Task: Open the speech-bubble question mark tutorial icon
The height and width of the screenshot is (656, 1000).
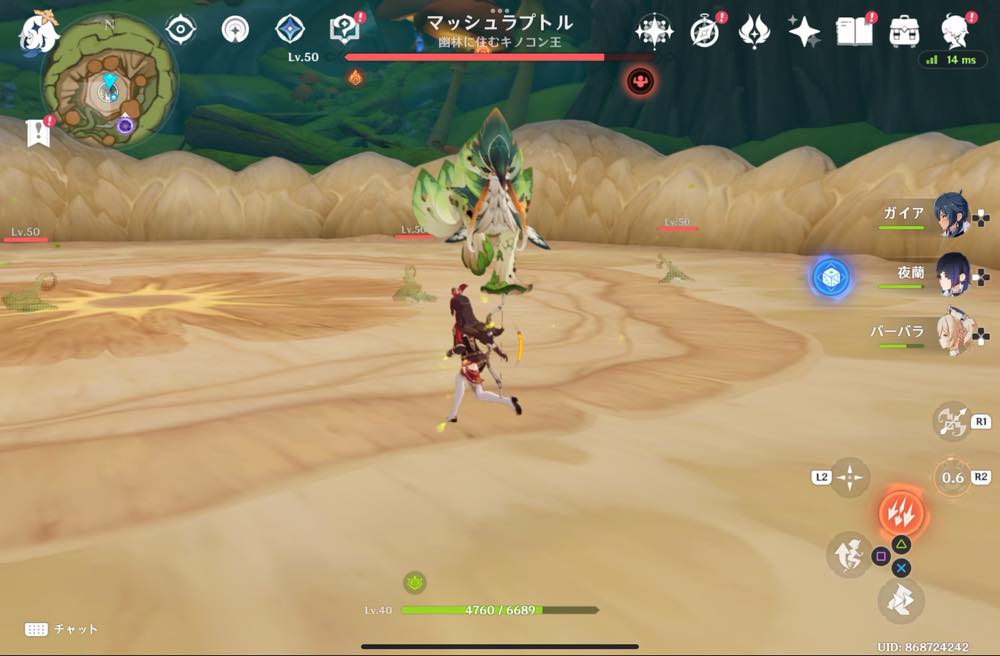Action: [x=345, y=30]
